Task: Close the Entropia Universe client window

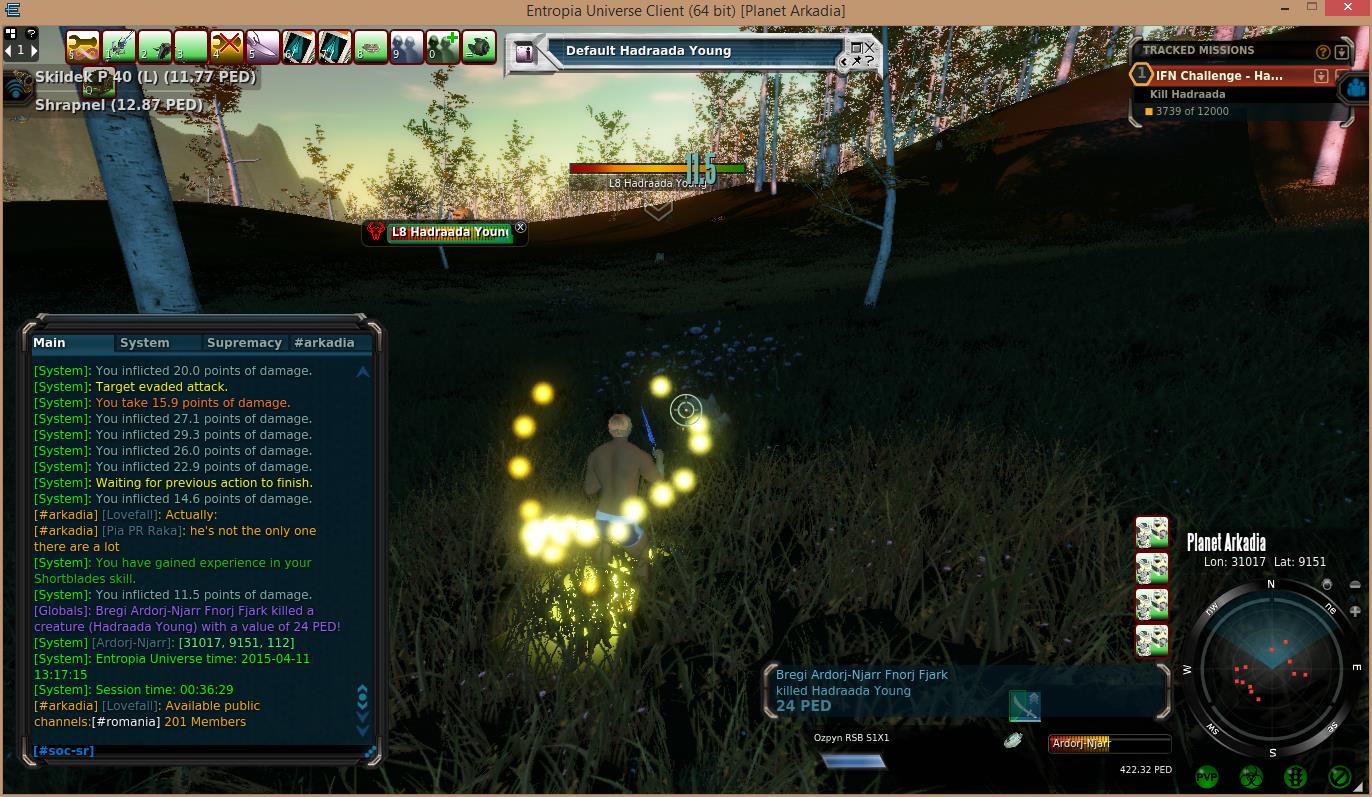Action: point(1348,9)
